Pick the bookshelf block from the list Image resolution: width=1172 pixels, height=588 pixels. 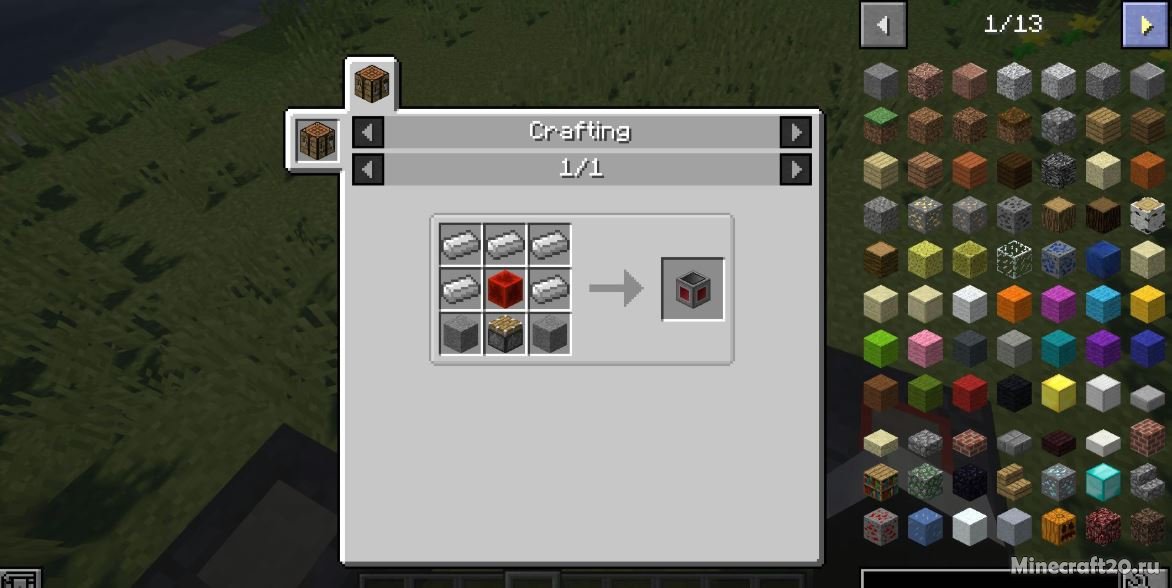[x=881, y=481]
